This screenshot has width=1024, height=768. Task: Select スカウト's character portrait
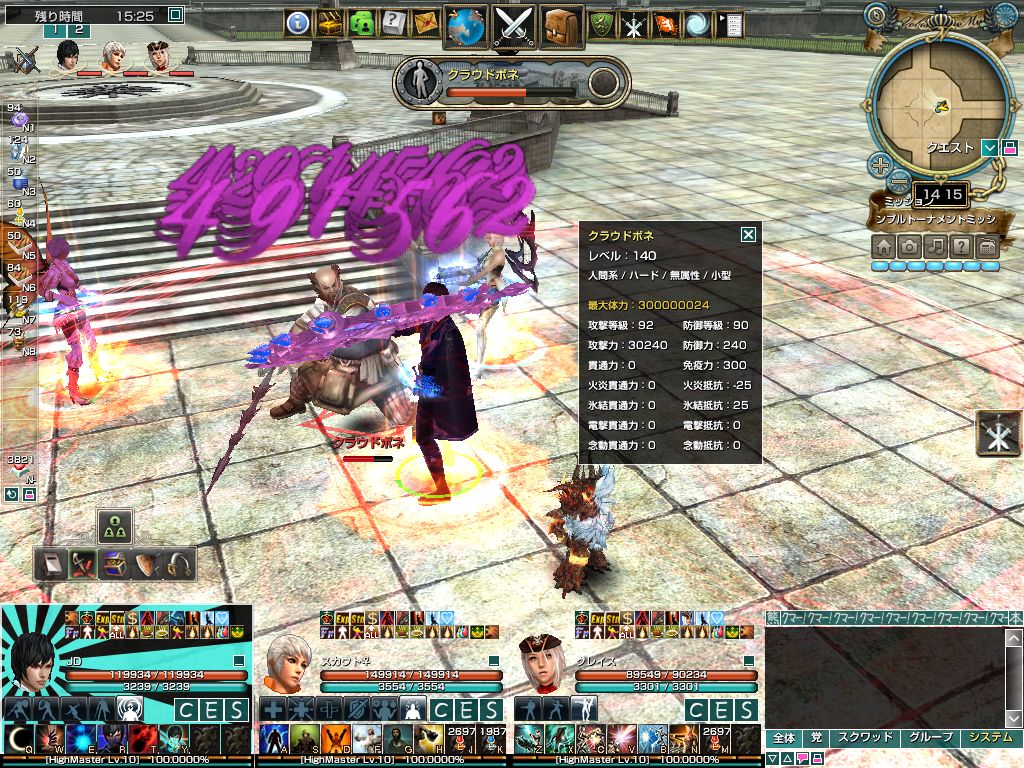pyautogui.click(x=287, y=661)
